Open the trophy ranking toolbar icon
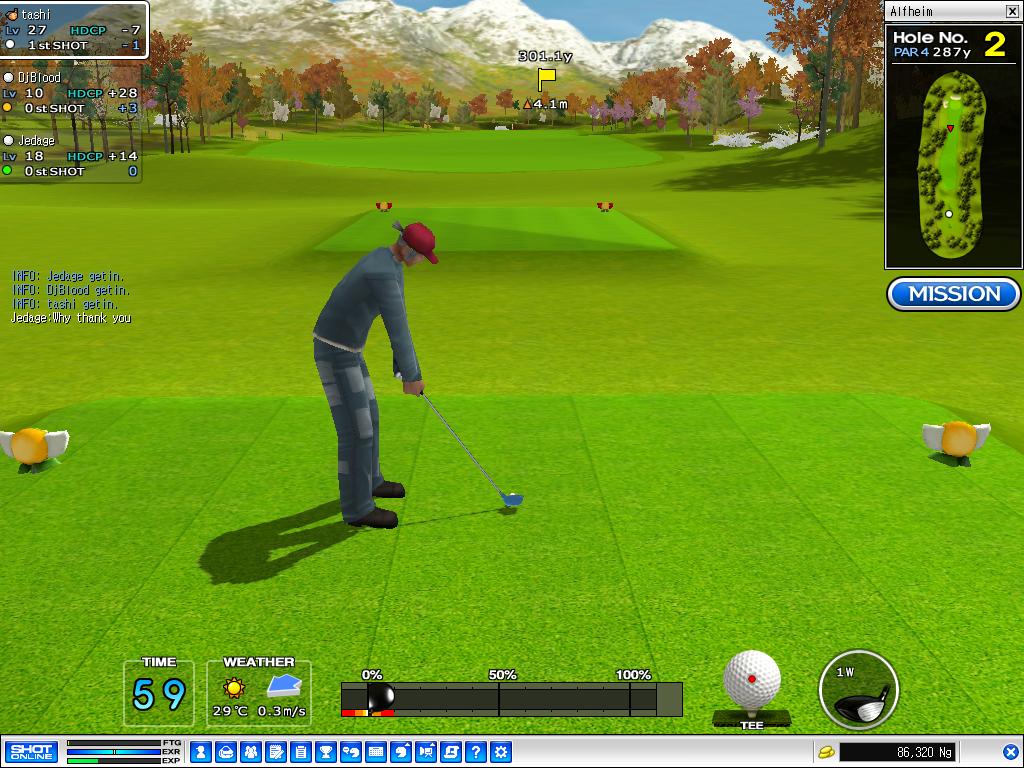 (x=326, y=752)
